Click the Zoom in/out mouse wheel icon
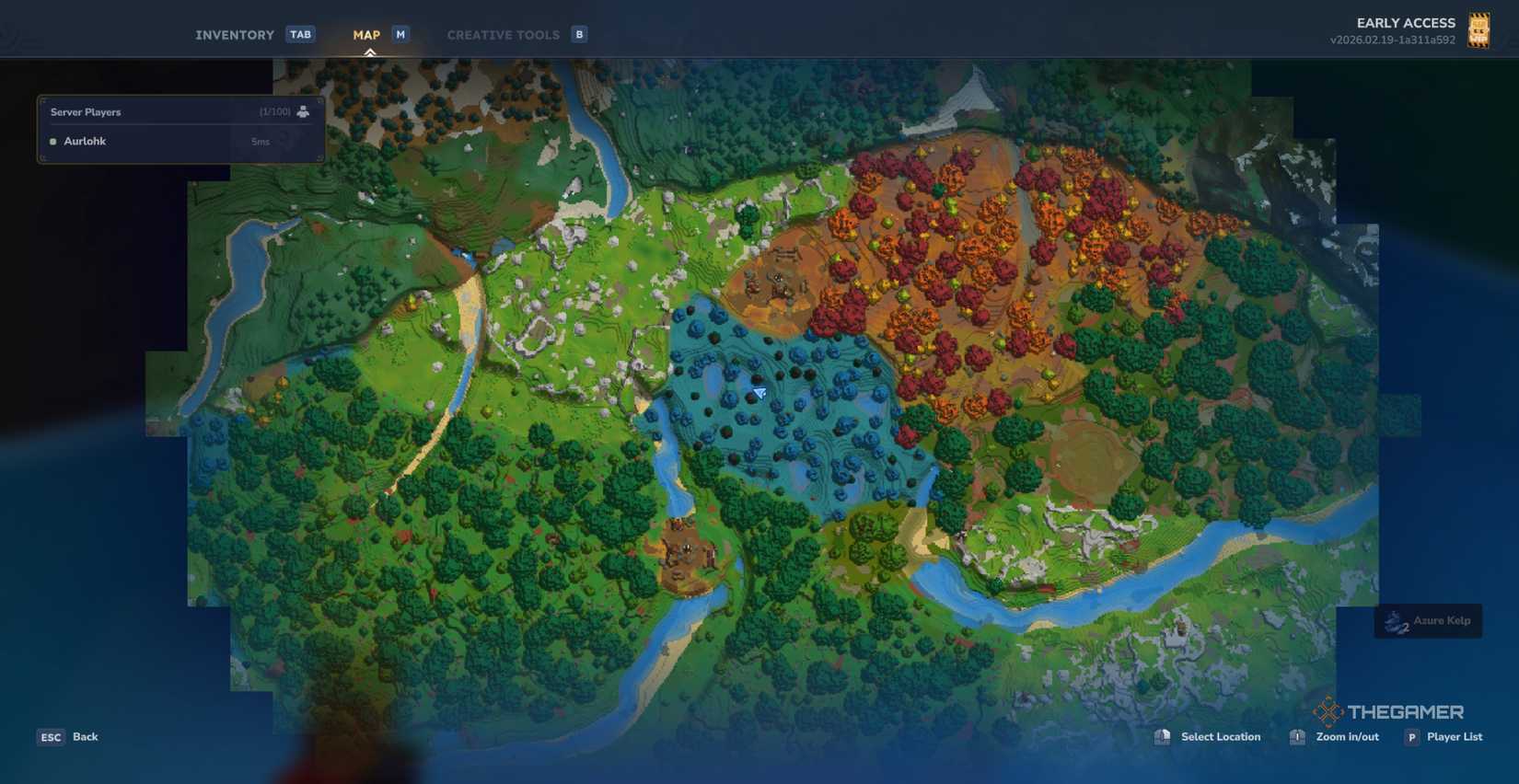The width and height of the screenshot is (1519, 784). click(1297, 736)
